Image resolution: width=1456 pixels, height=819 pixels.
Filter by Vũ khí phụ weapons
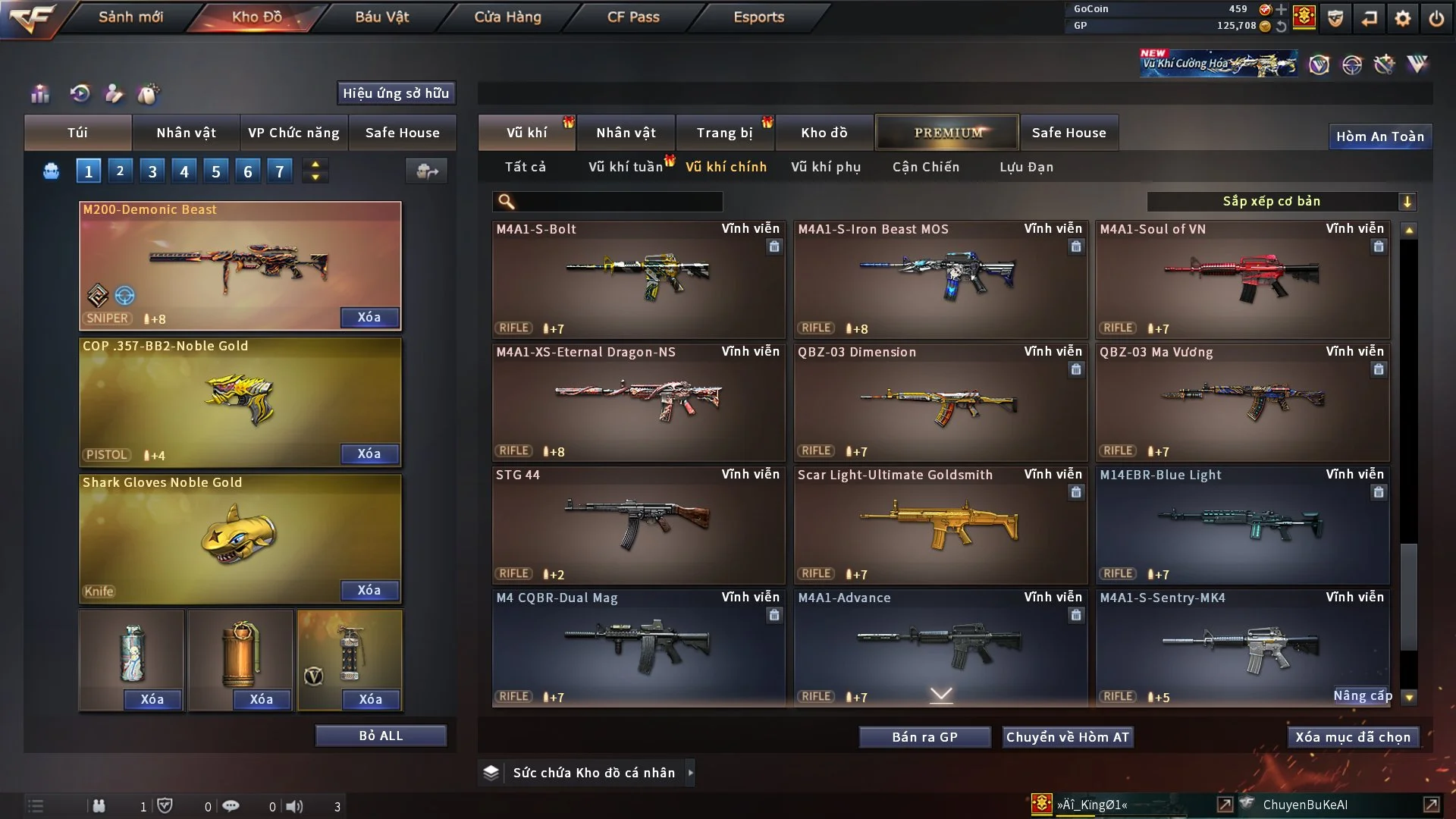coord(826,167)
